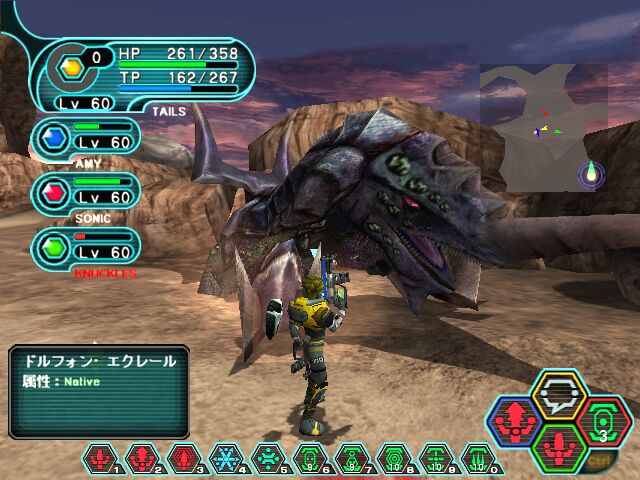Click TAILS' yellow hexagon player badge
640x480 pixels.
[70, 68]
